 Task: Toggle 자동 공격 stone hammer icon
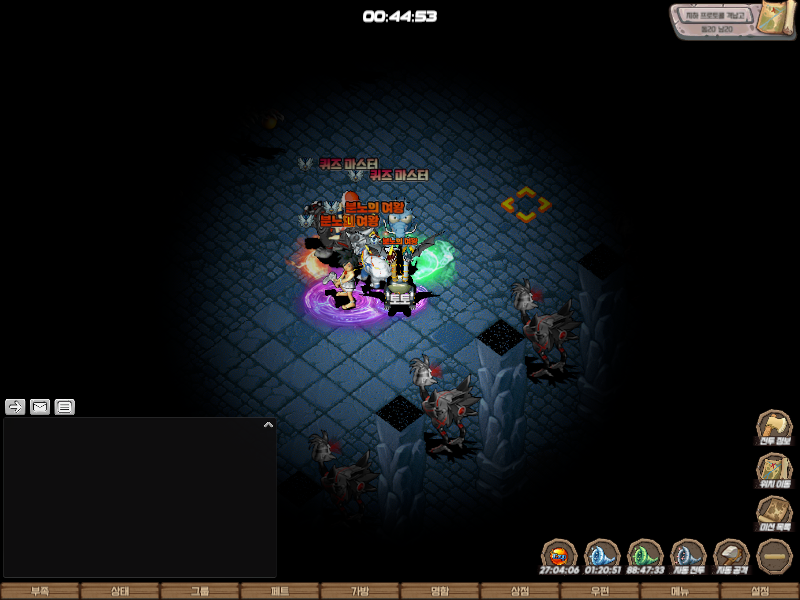point(731,556)
